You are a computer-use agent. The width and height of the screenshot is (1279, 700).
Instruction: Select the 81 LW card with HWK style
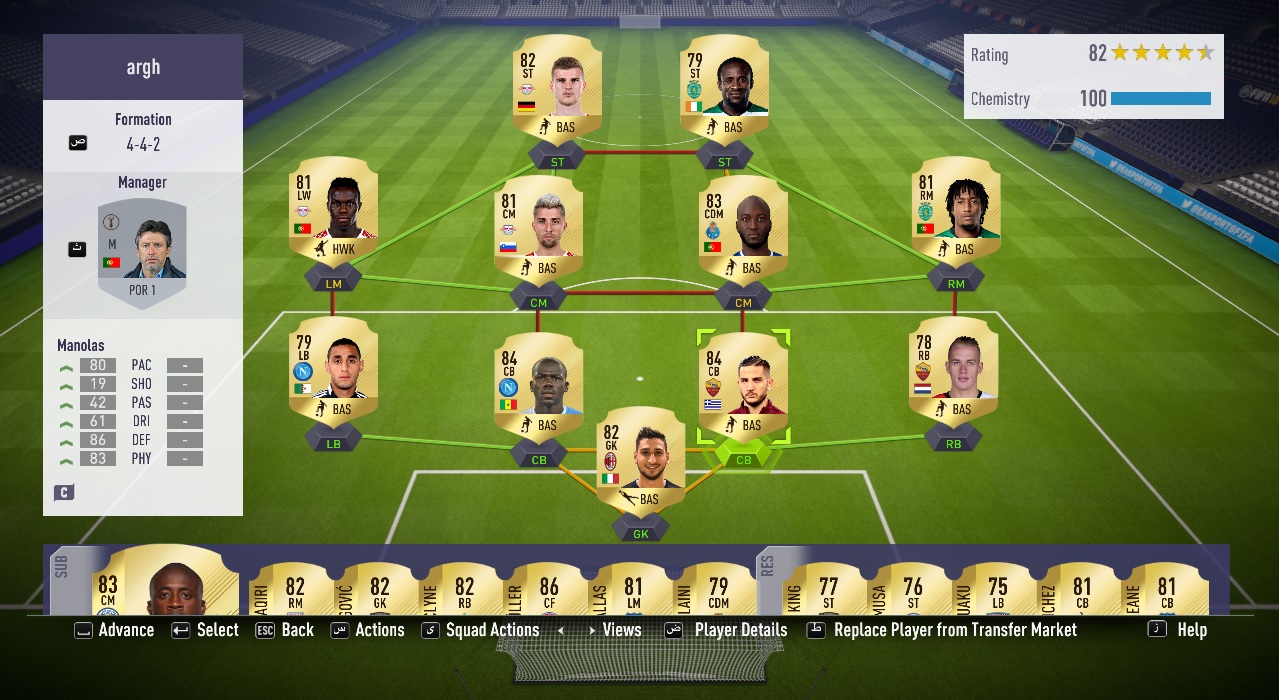pyautogui.click(x=333, y=212)
